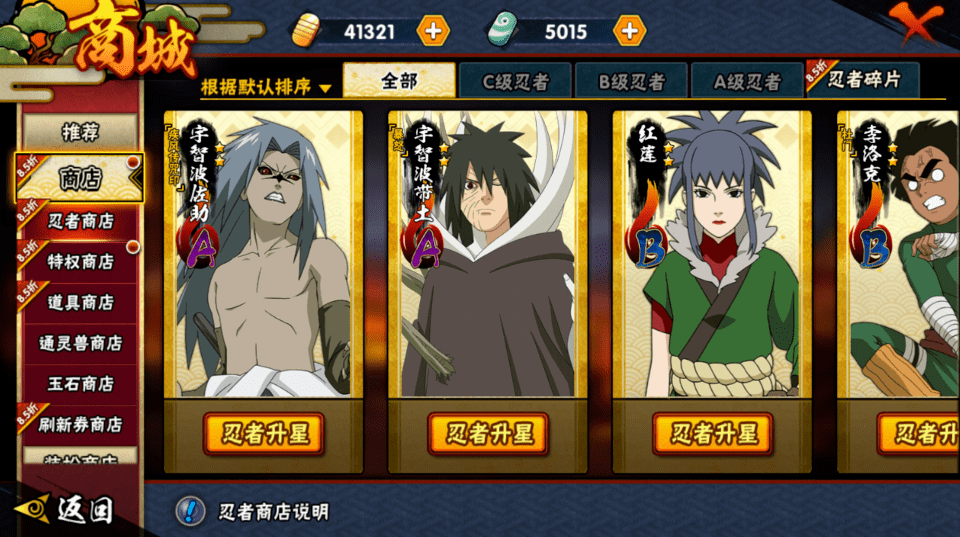This screenshot has height=537, width=960.
Task: Click 忍者升星 under 宇智波佐助
Action: 263,433
